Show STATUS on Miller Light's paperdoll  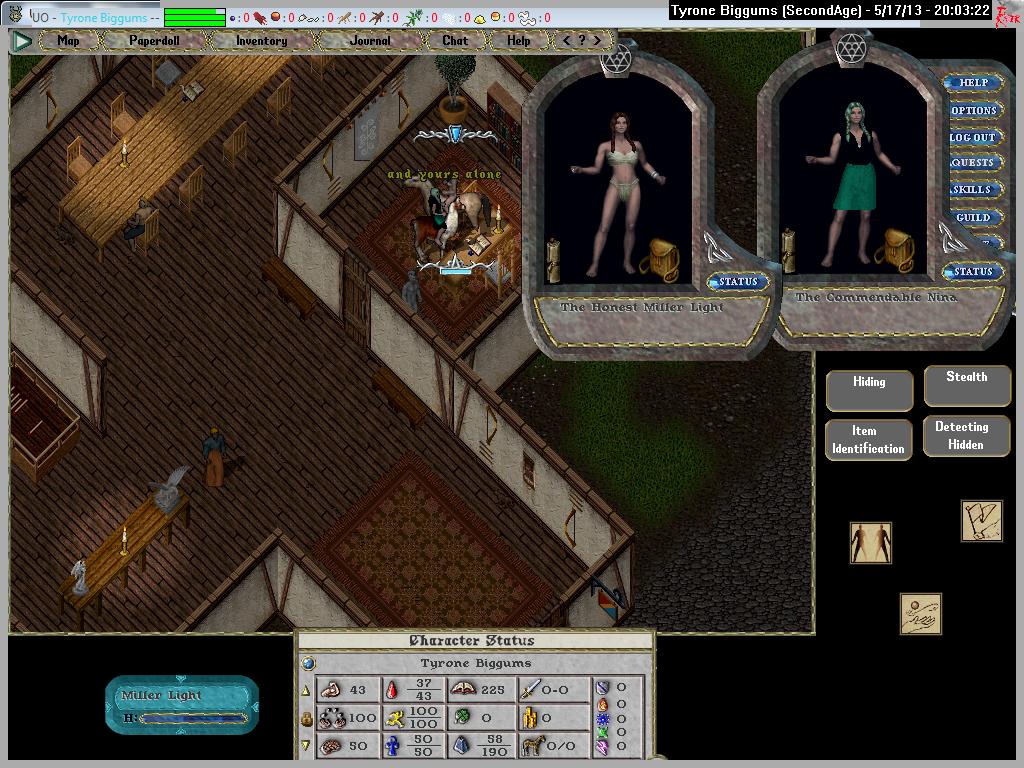pyautogui.click(x=738, y=282)
